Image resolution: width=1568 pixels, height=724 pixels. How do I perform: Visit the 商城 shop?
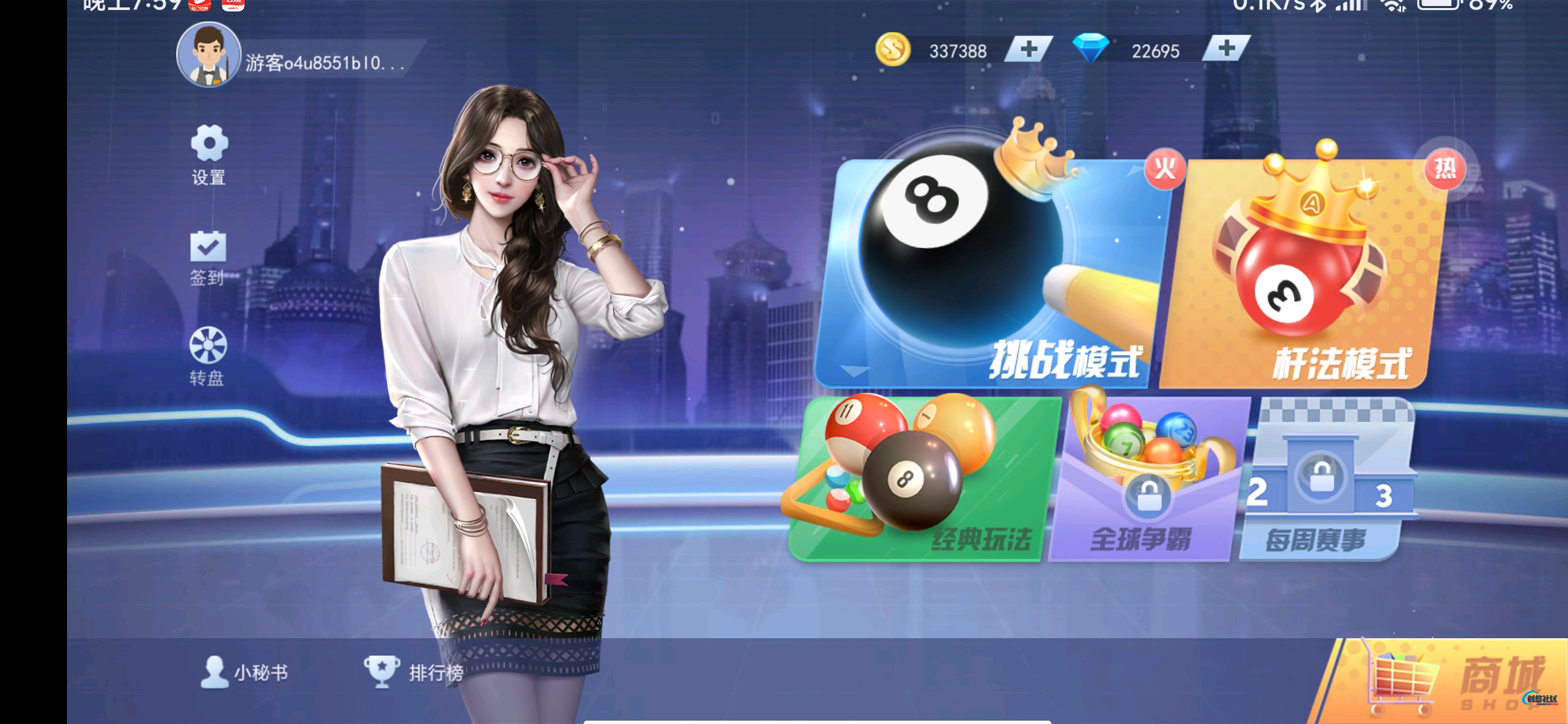(x=1454, y=680)
